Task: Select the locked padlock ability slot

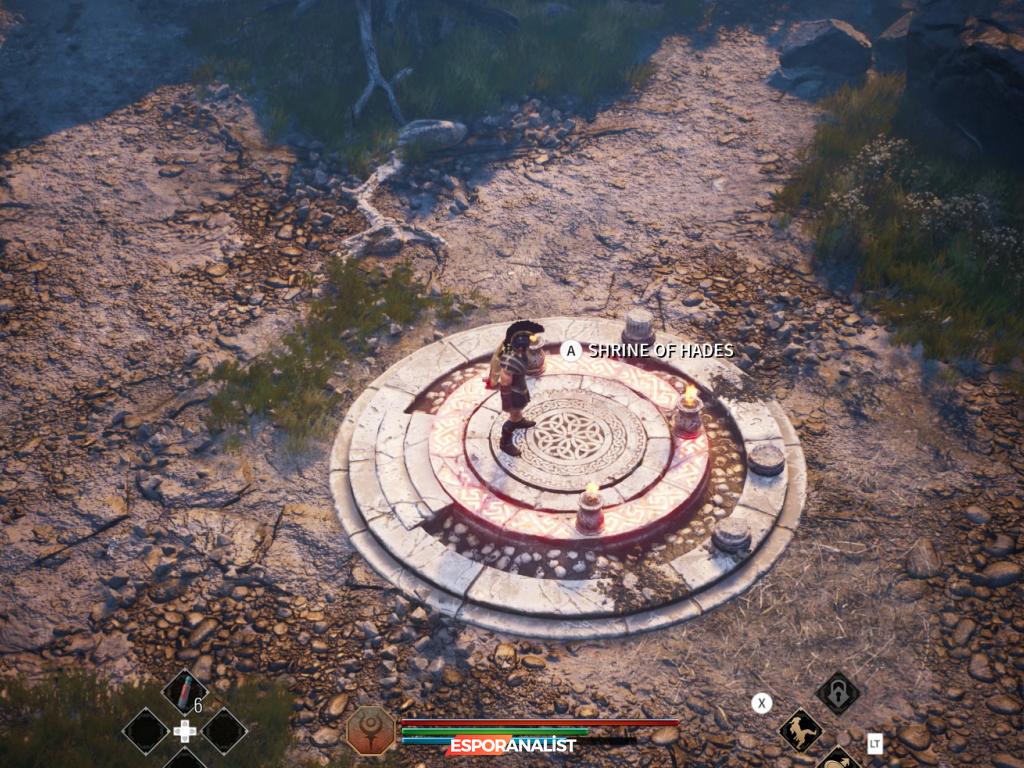Action: (837, 692)
